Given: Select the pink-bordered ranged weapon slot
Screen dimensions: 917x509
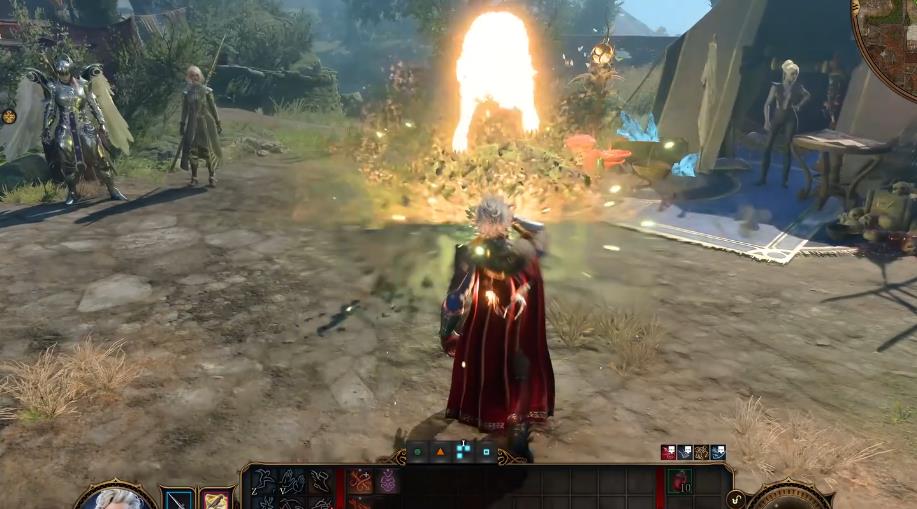Looking at the screenshot, I should (x=216, y=499).
